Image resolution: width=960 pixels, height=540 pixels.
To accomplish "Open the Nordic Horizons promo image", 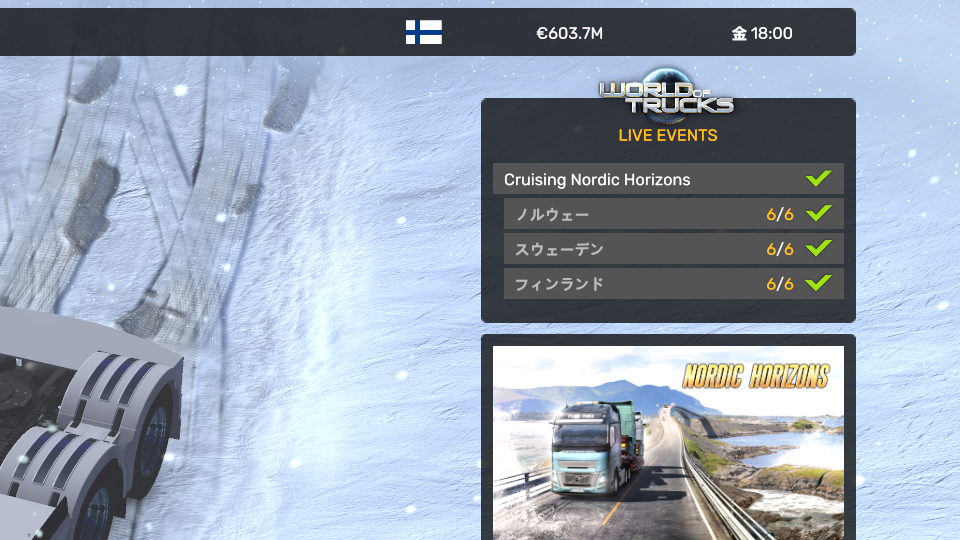I will pyautogui.click(x=668, y=443).
